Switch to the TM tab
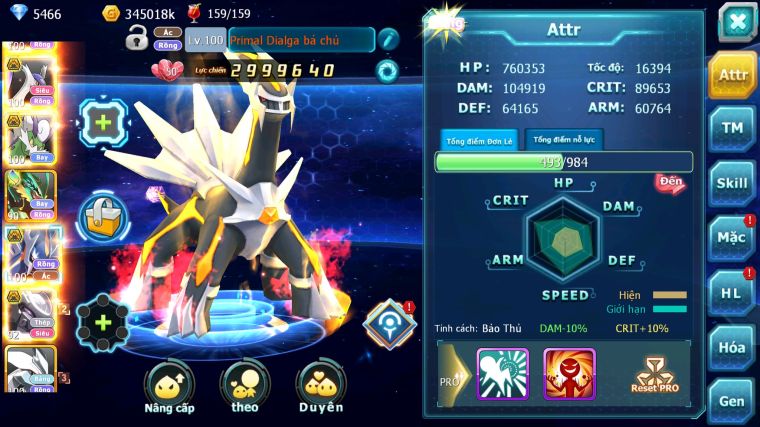Screen dimensions: 760x427 [x=733, y=128]
